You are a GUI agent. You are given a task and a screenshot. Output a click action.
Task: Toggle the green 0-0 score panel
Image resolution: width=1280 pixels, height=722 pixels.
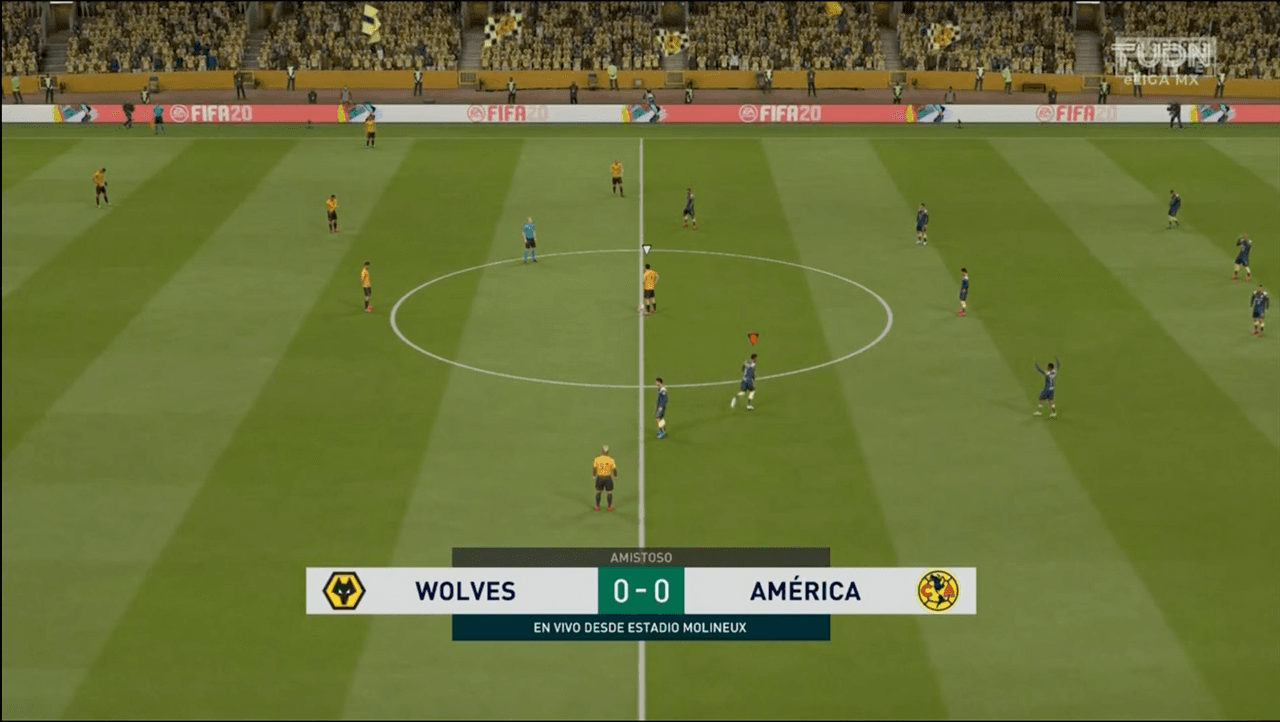(x=640, y=592)
